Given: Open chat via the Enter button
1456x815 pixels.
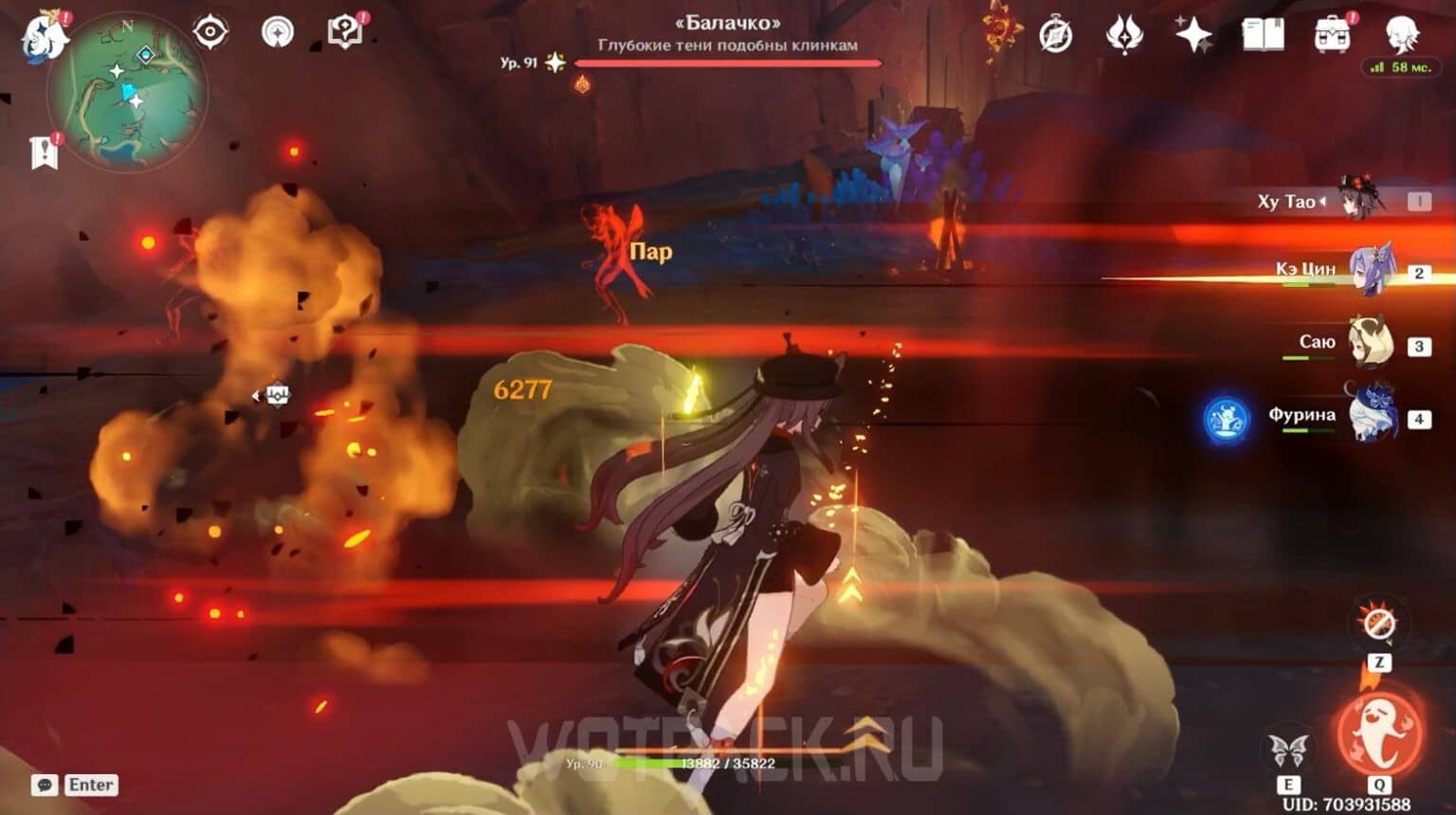Looking at the screenshot, I should (91, 785).
